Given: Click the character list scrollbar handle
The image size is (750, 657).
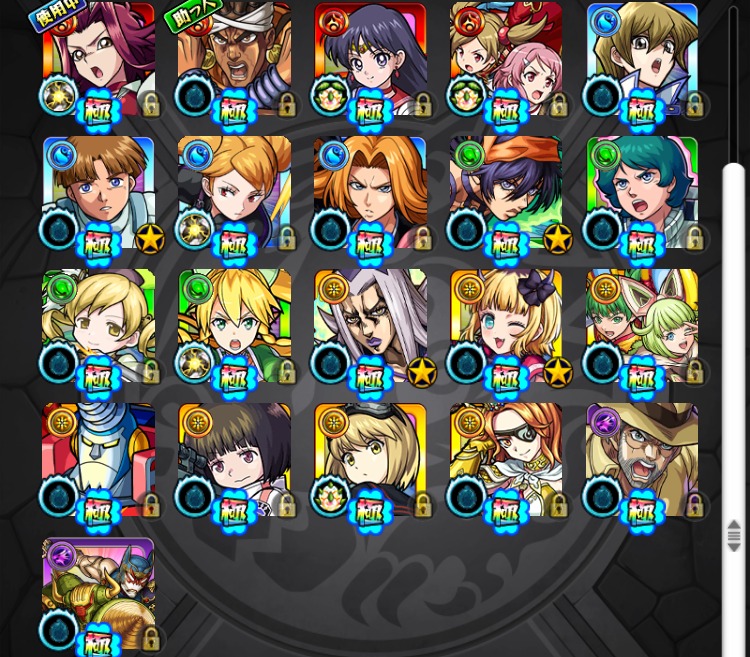Looking at the screenshot, I should tap(734, 534).
